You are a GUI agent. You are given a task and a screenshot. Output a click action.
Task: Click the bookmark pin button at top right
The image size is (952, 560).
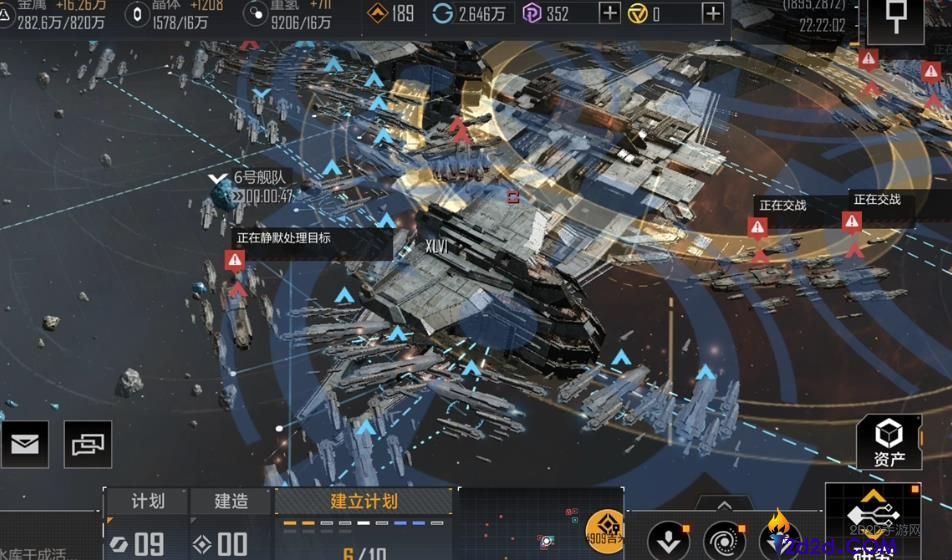pyautogui.click(x=893, y=18)
